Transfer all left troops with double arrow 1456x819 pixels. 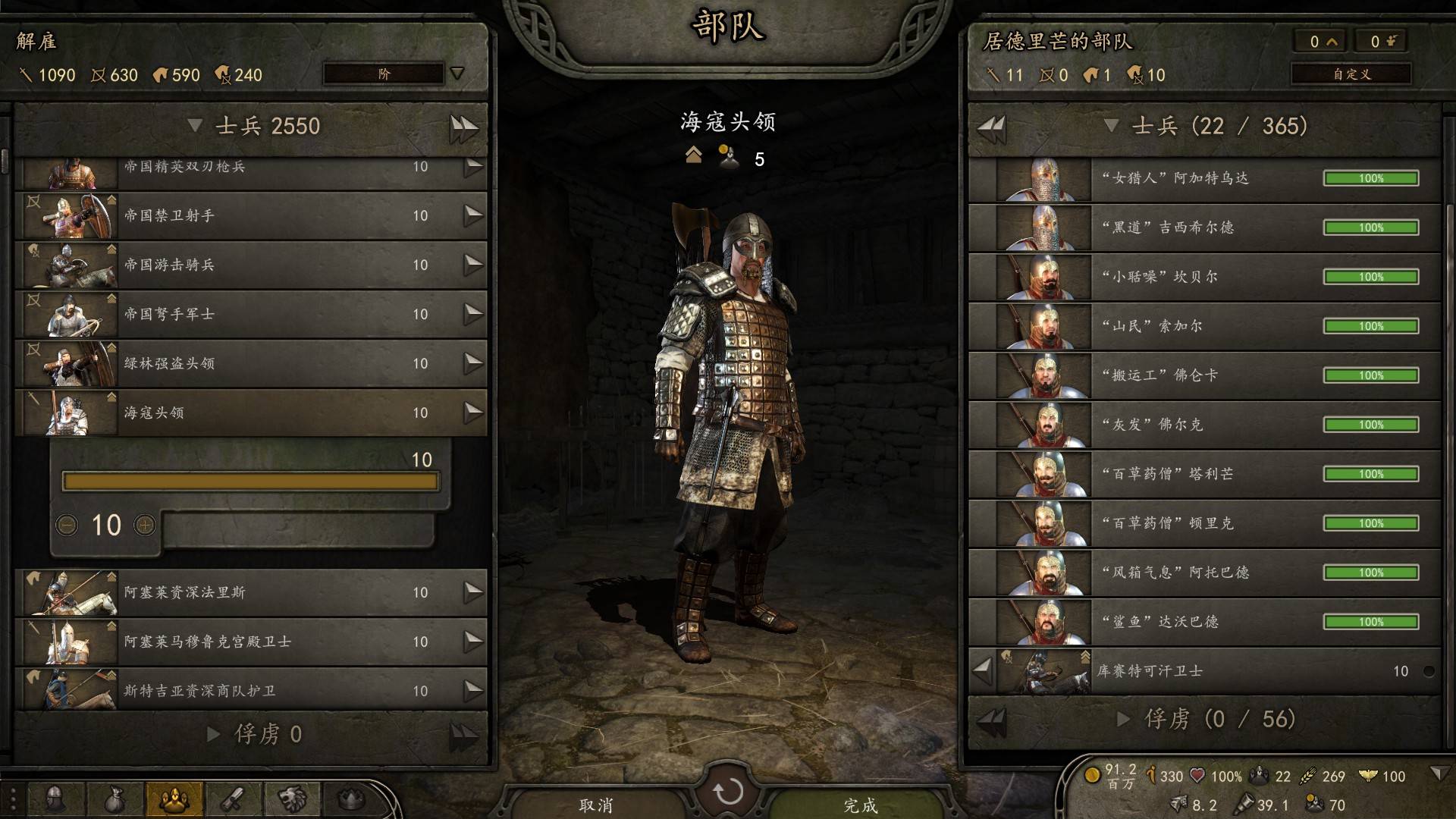click(x=463, y=127)
